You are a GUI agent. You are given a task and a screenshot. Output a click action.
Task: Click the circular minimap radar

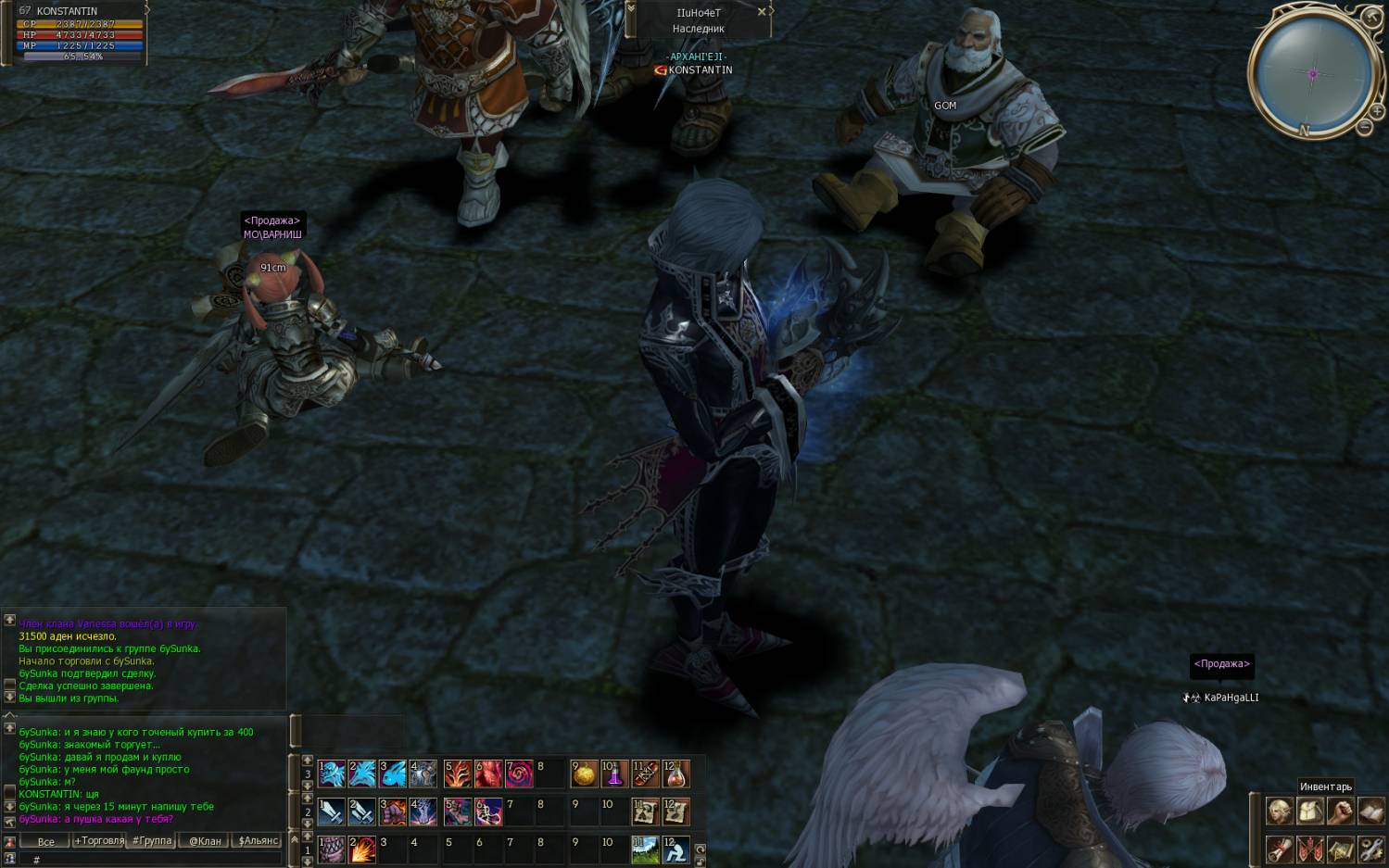[1312, 73]
